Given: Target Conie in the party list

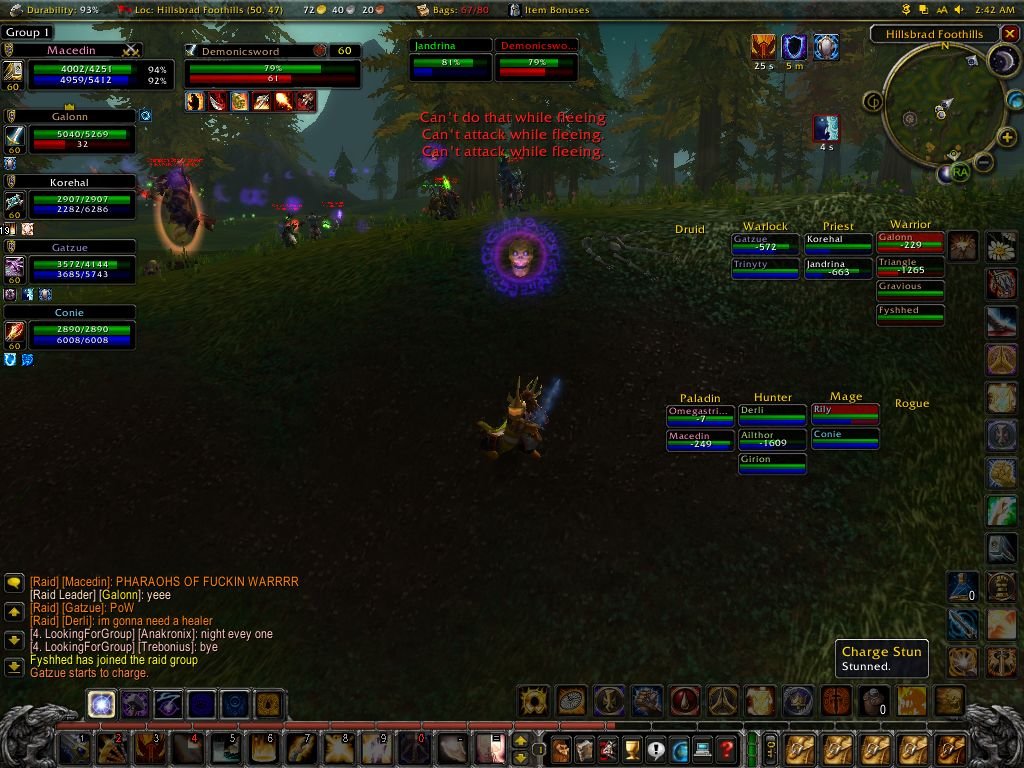Looking at the screenshot, I should coord(82,333).
